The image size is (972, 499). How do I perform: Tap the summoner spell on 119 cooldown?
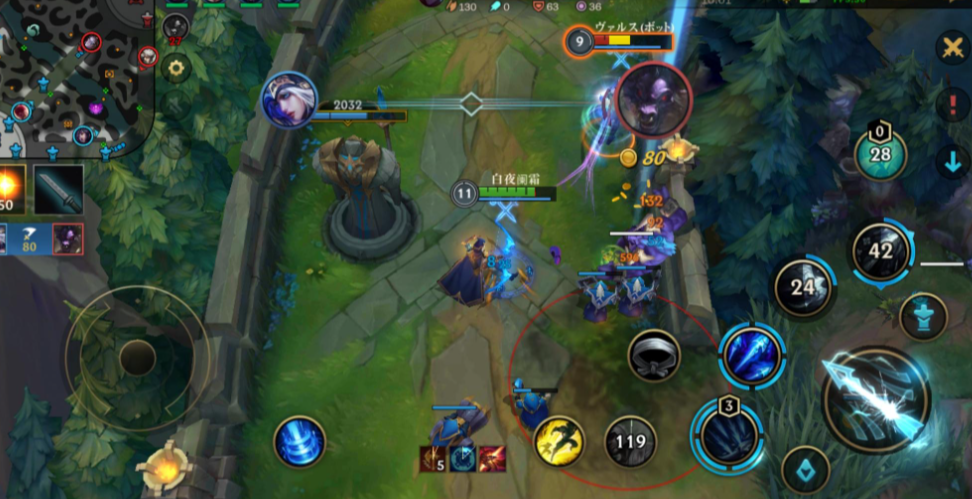pyautogui.click(x=630, y=441)
